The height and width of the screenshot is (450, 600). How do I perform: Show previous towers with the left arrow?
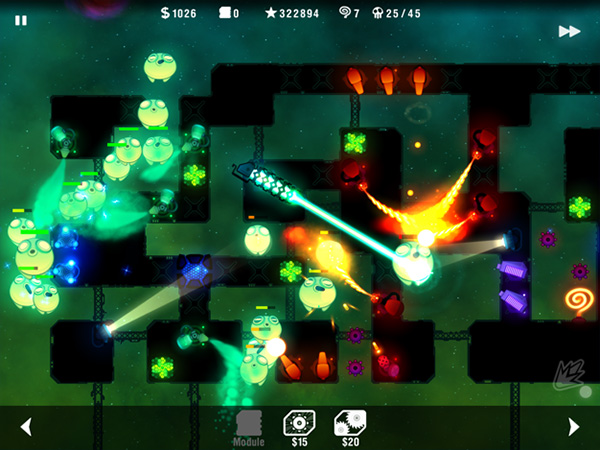point(26,427)
